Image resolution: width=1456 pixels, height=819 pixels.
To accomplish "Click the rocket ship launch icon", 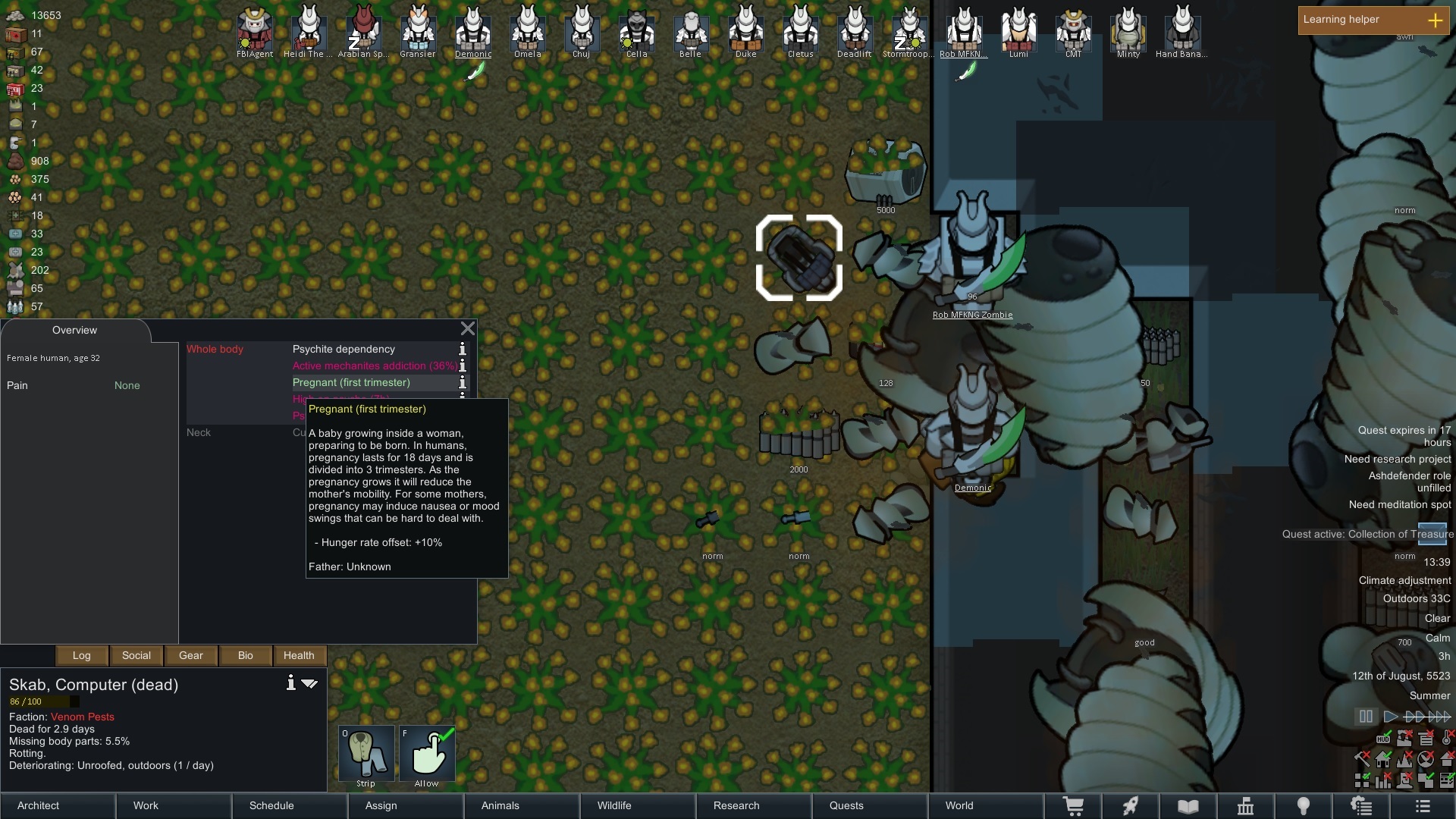I will pos(1130,806).
